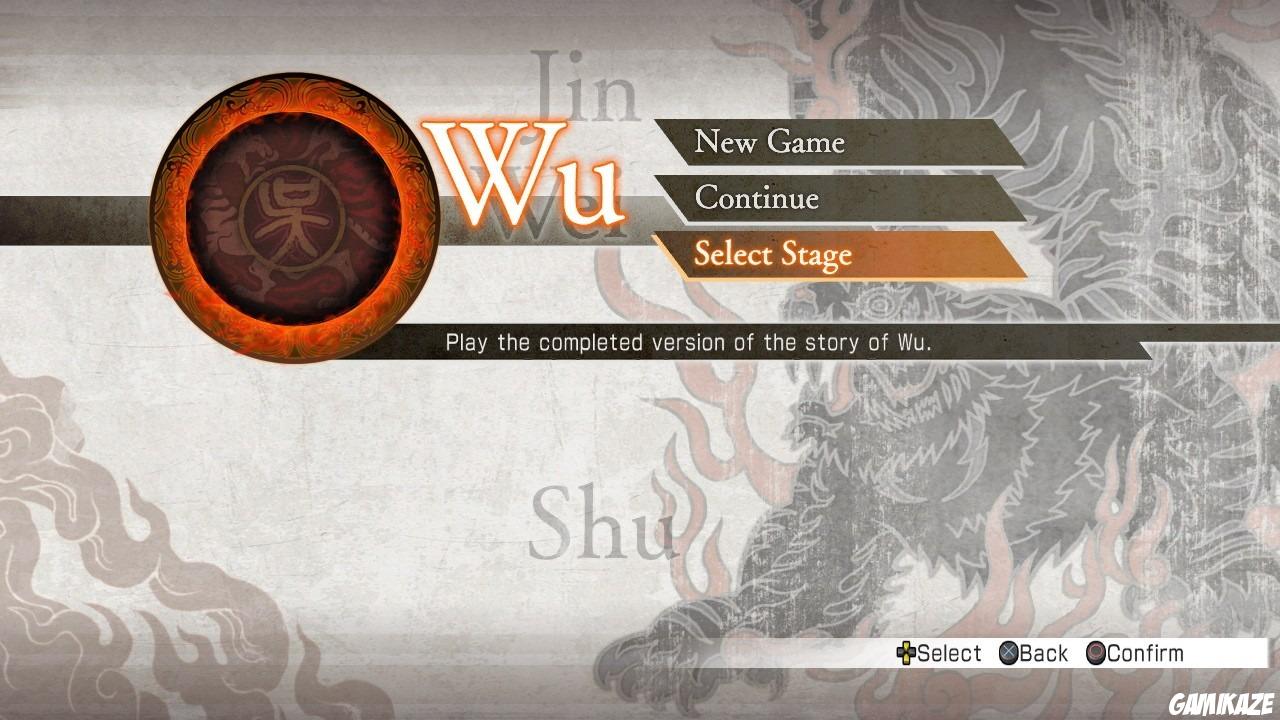Click the Select label next to the D-pad
The width and height of the screenshot is (1280, 720).
coord(950,653)
